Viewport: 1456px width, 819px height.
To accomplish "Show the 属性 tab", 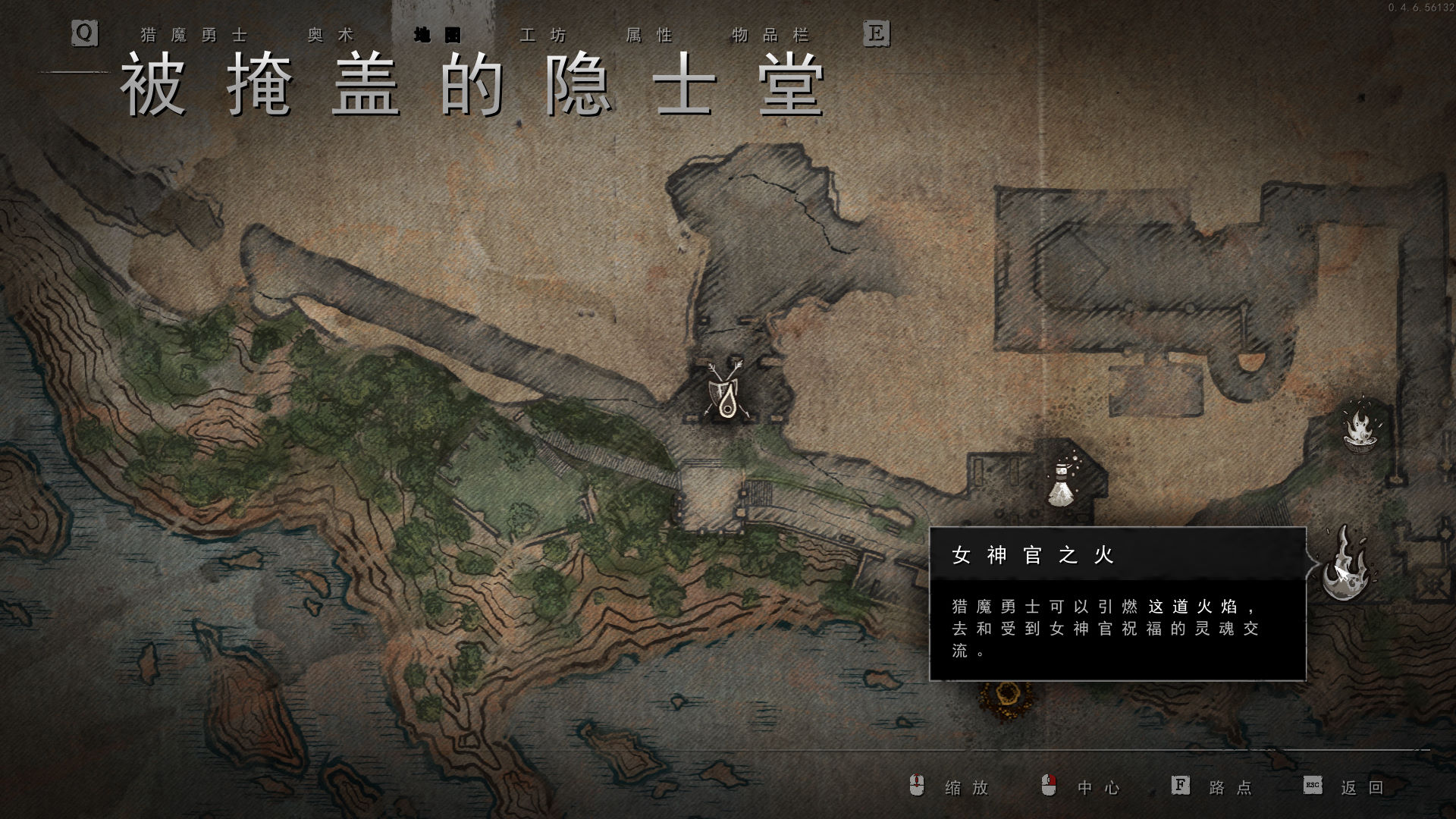I will [x=649, y=36].
